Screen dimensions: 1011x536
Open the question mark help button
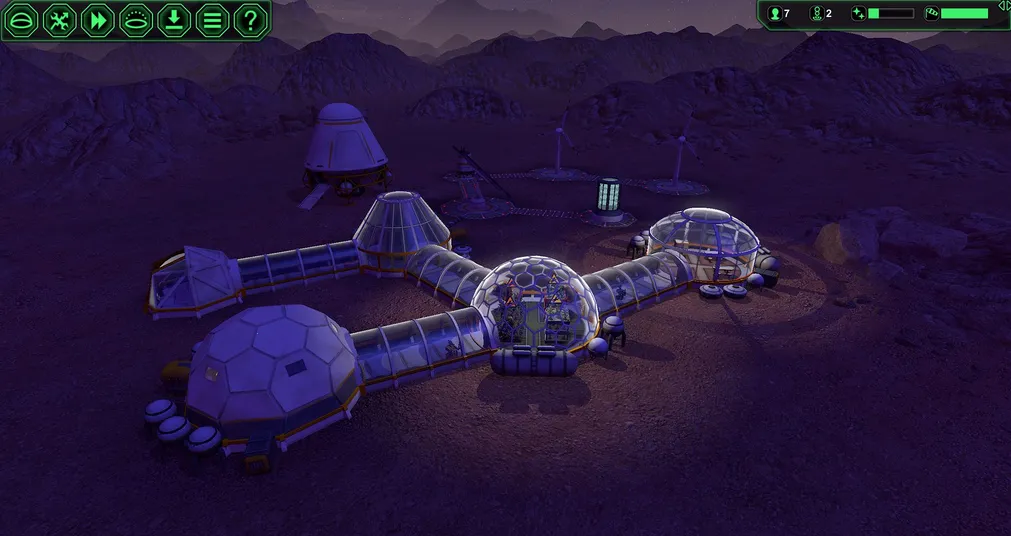point(250,19)
